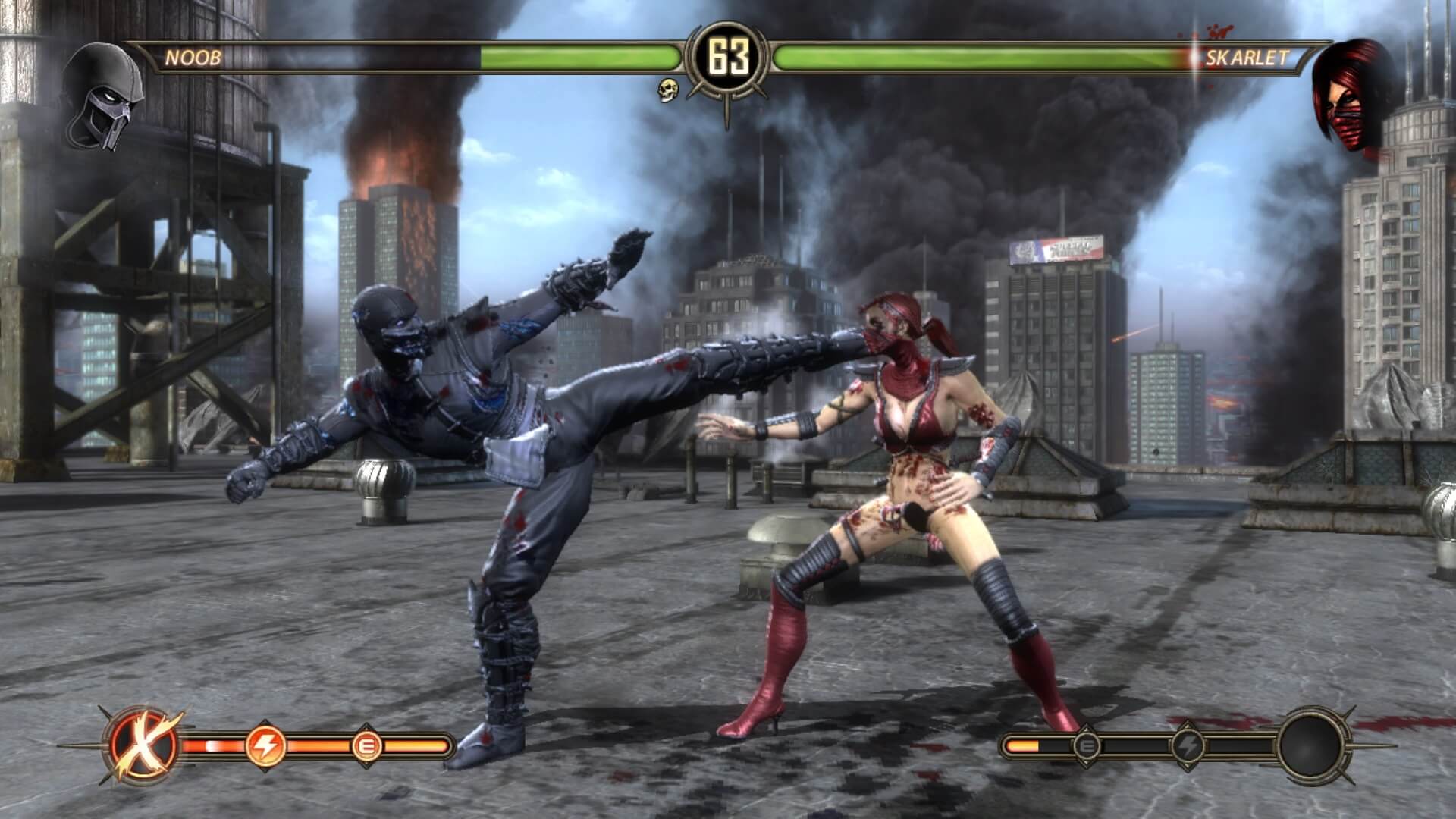
Task: Click the golden skull round-win marker
Action: tap(667, 89)
